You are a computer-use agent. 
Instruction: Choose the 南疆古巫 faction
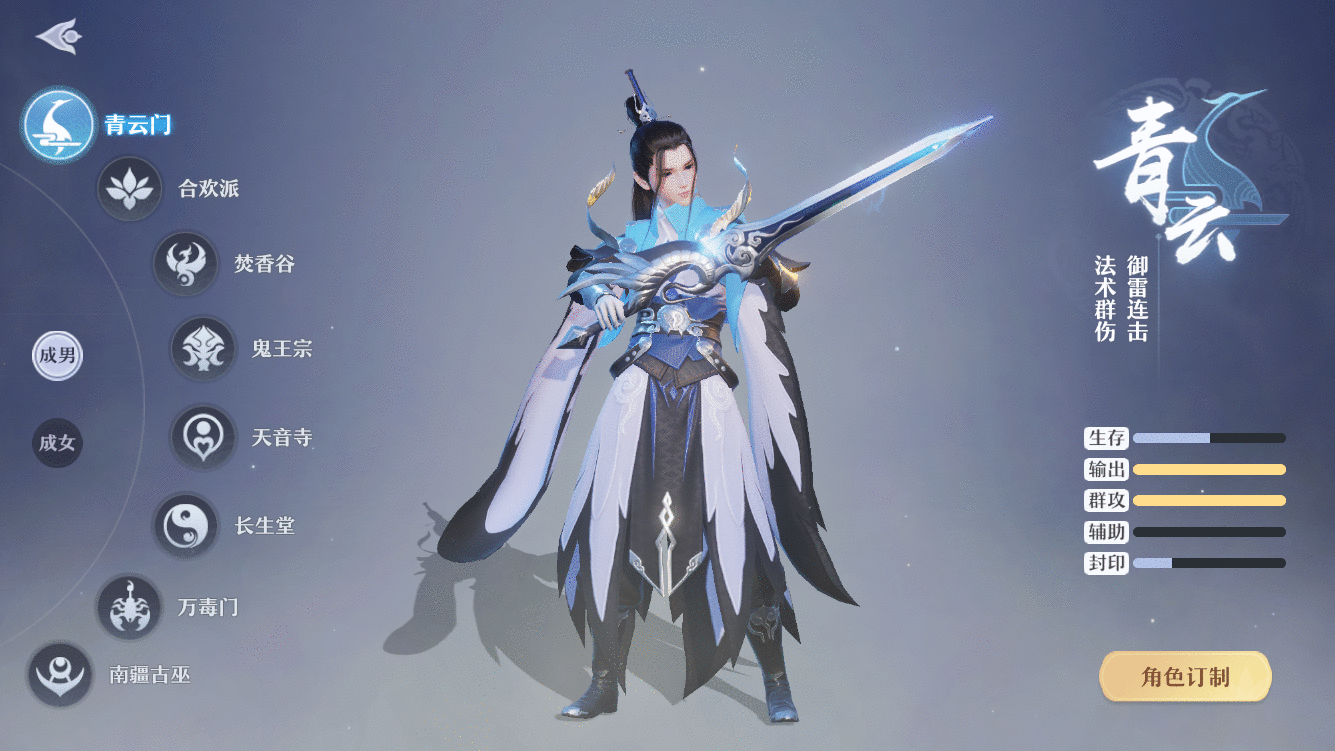tap(60, 674)
